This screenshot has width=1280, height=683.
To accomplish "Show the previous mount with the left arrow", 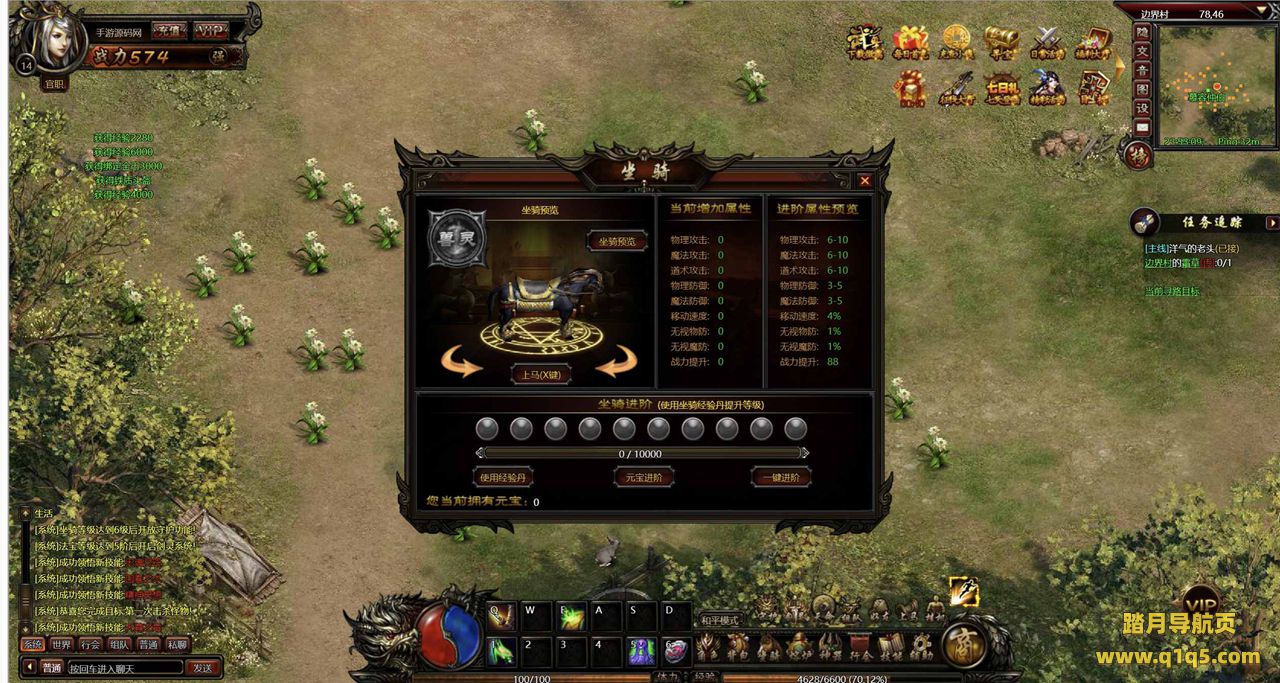I will tap(462, 362).
